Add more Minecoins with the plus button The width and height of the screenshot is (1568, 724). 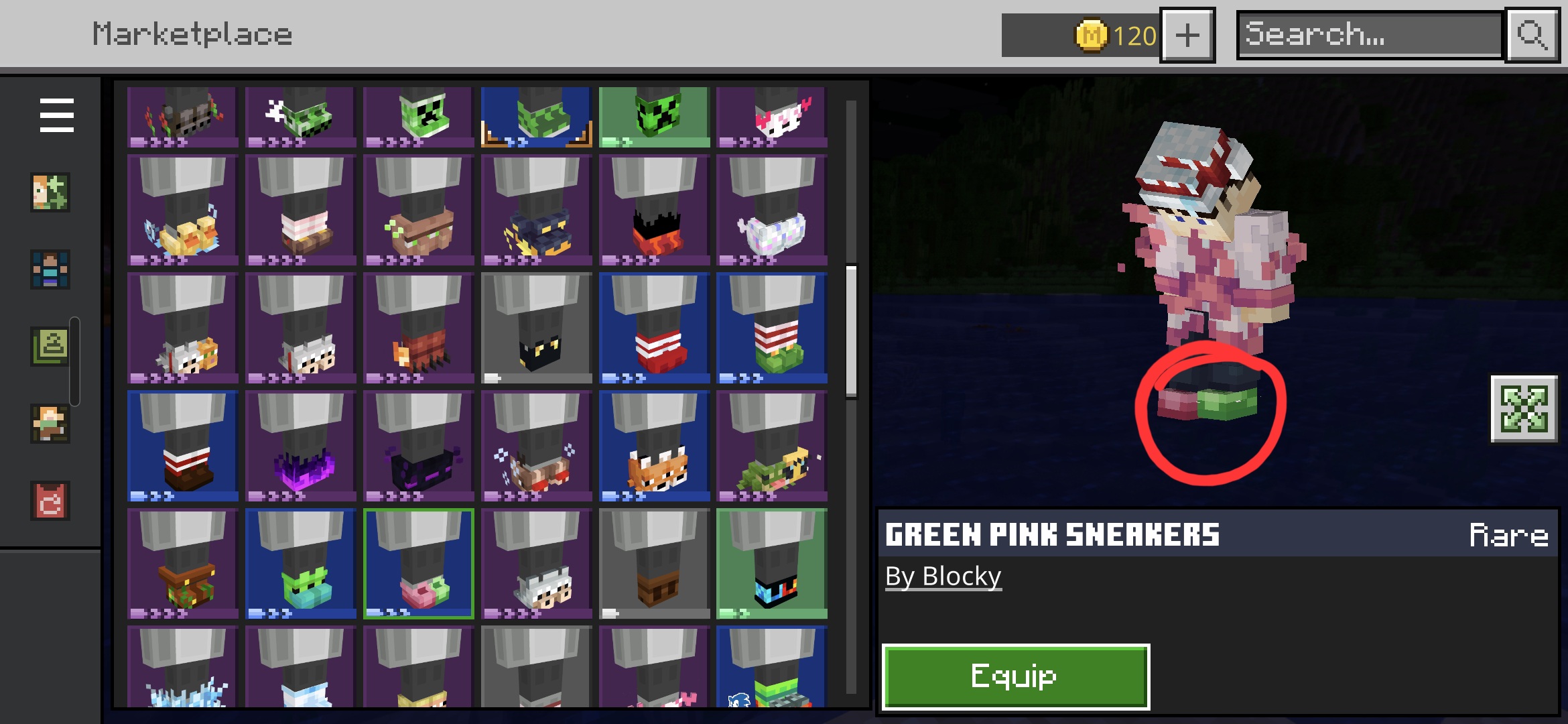(x=1187, y=35)
